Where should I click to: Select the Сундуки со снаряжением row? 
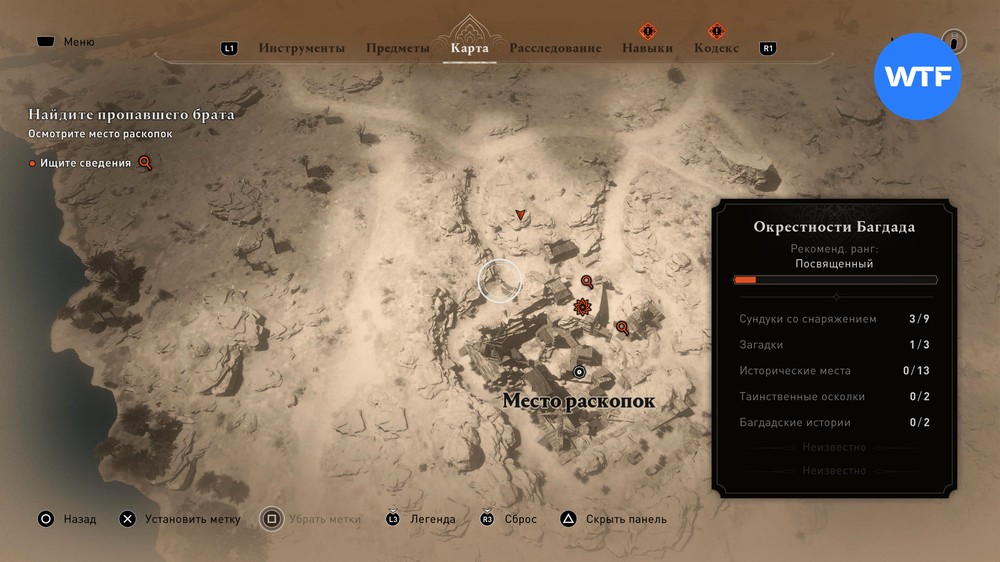click(834, 319)
